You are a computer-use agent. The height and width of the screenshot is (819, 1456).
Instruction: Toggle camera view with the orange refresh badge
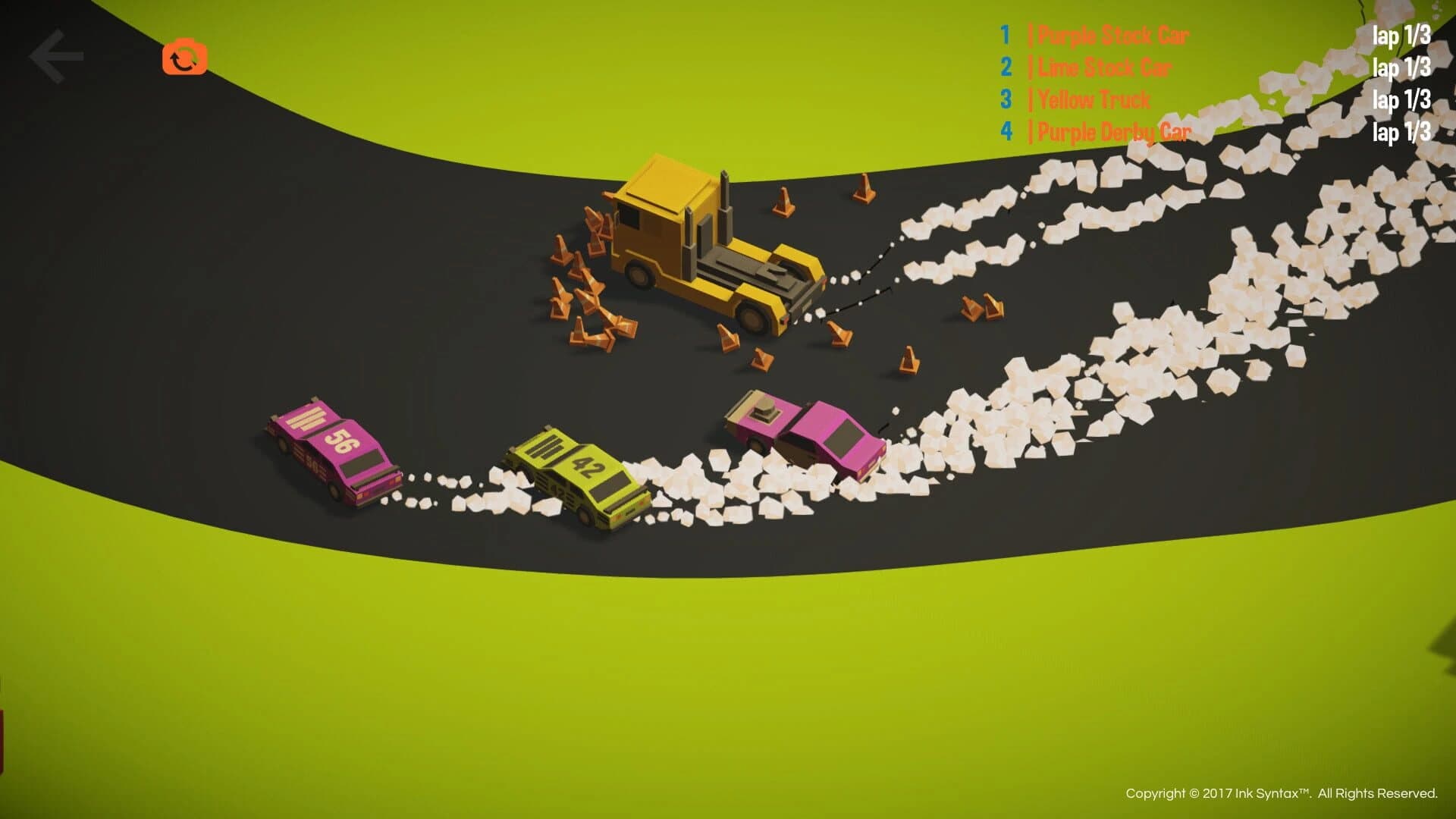pyautogui.click(x=185, y=59)
